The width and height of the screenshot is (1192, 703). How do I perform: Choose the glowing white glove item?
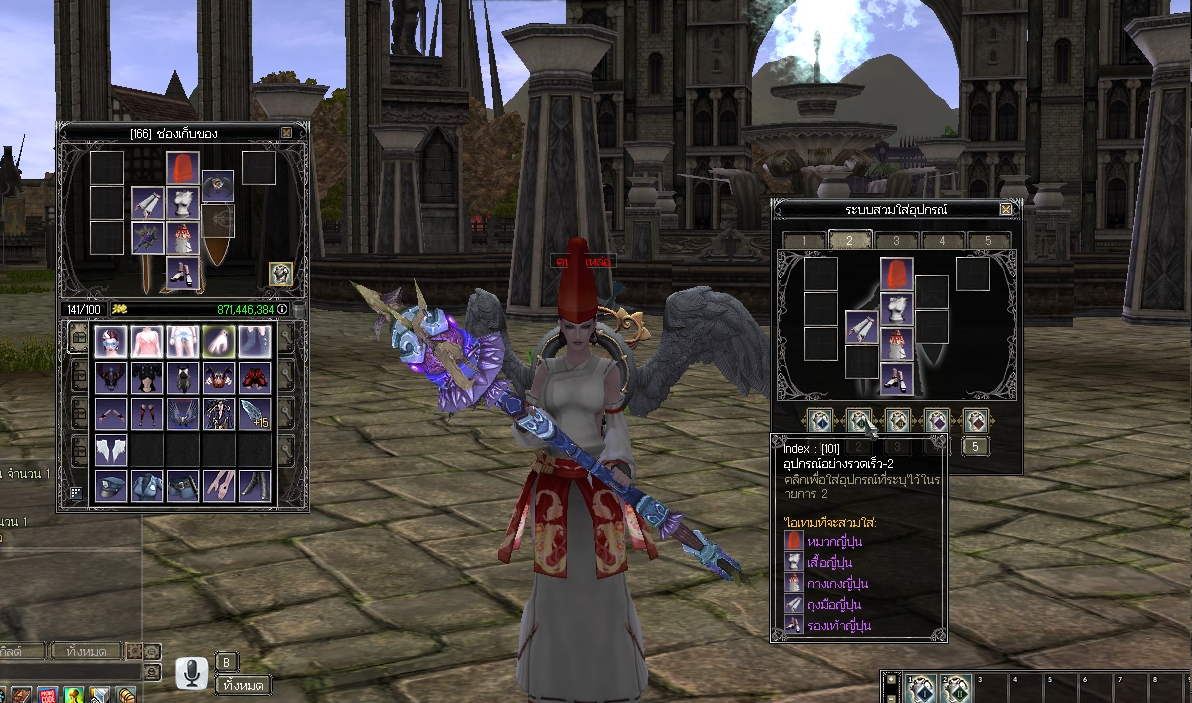[x=218, y=341]
